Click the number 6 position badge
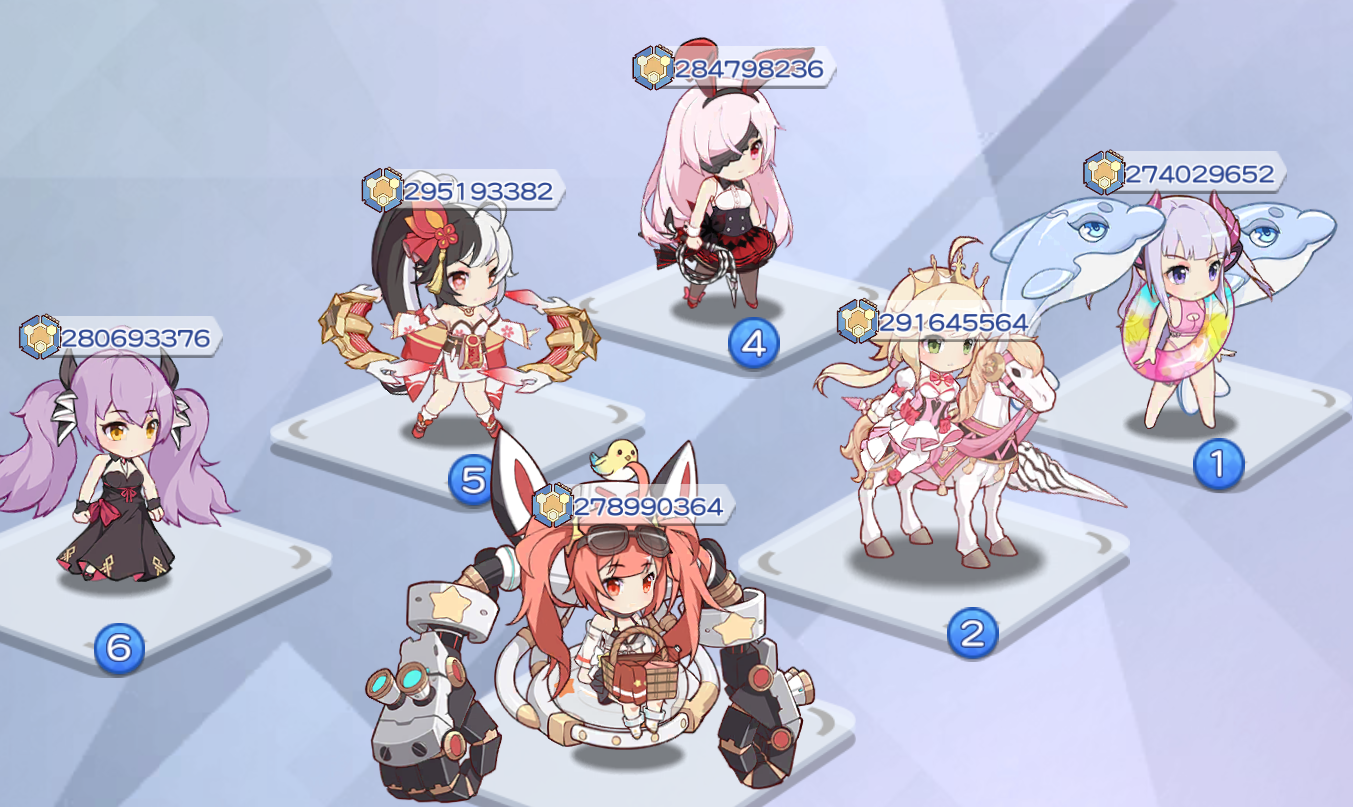The height and width of the screenshot is (807, 1353). click(x=118, y=647)
